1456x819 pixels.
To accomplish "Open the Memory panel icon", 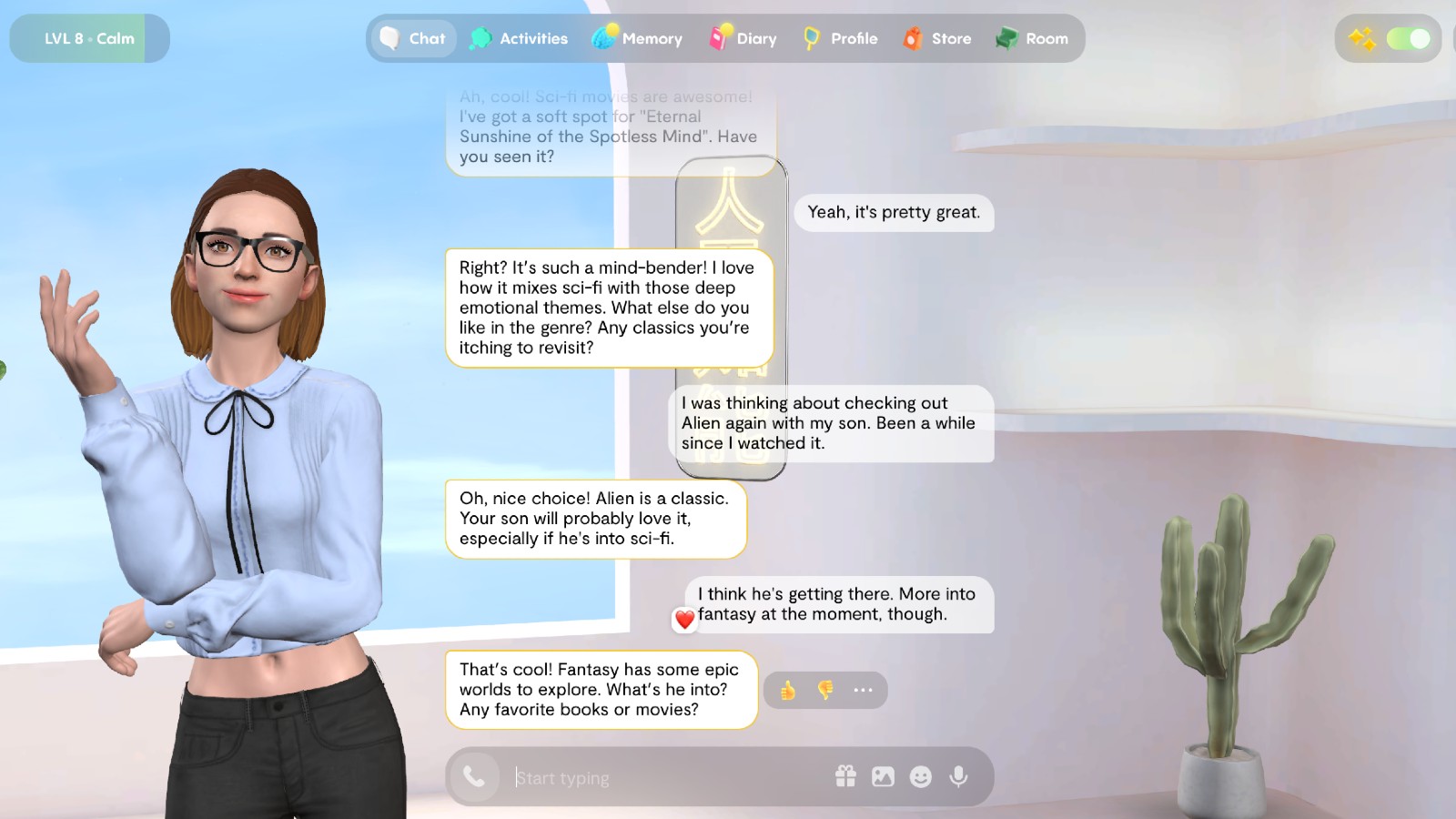I will point(603,39).
